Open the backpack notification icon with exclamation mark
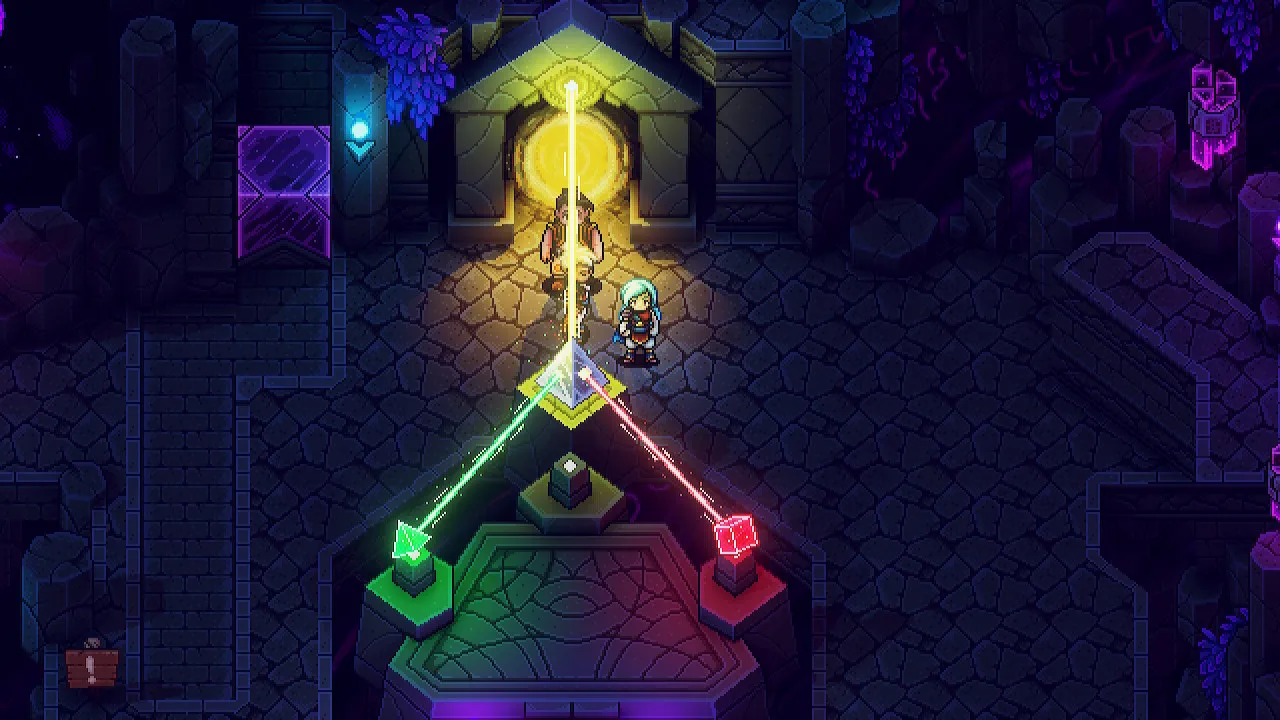Viewport: 1280px width, 720px height. [x=92, y=665]
